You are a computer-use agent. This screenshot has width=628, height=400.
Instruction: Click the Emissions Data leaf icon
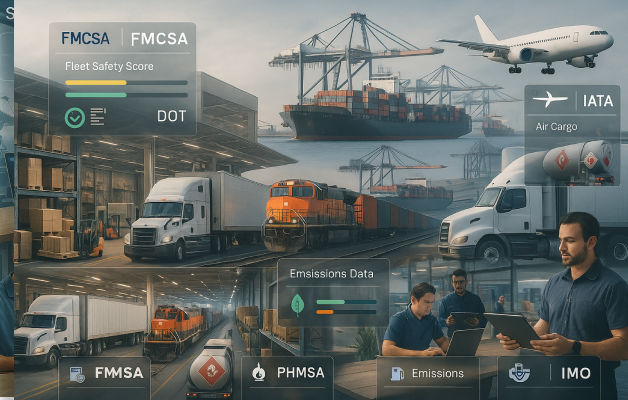point(298,305)
